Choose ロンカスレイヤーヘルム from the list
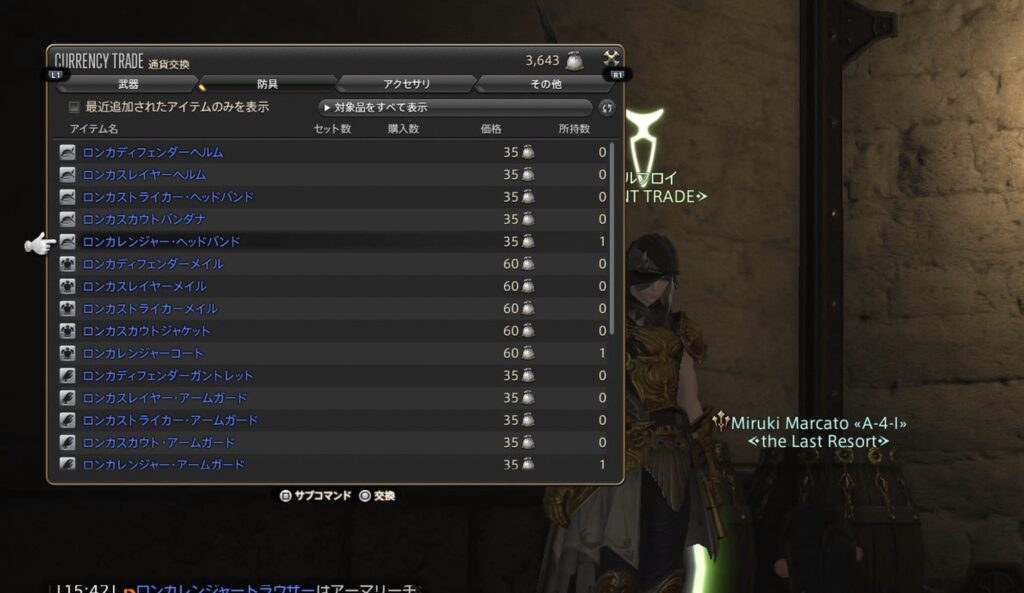 click(x=145, y=175)
